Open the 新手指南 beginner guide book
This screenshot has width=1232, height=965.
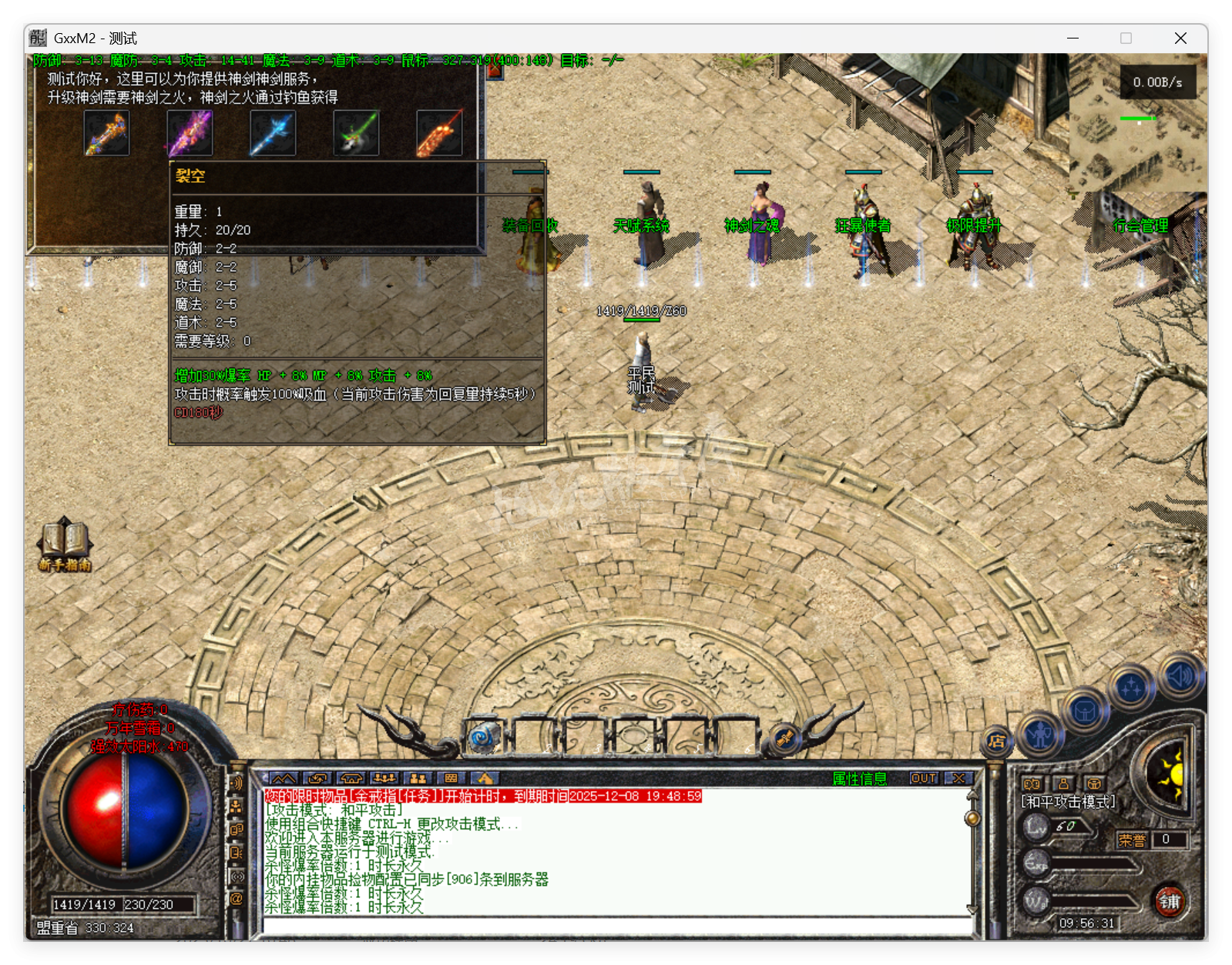(x=65, y=542)
